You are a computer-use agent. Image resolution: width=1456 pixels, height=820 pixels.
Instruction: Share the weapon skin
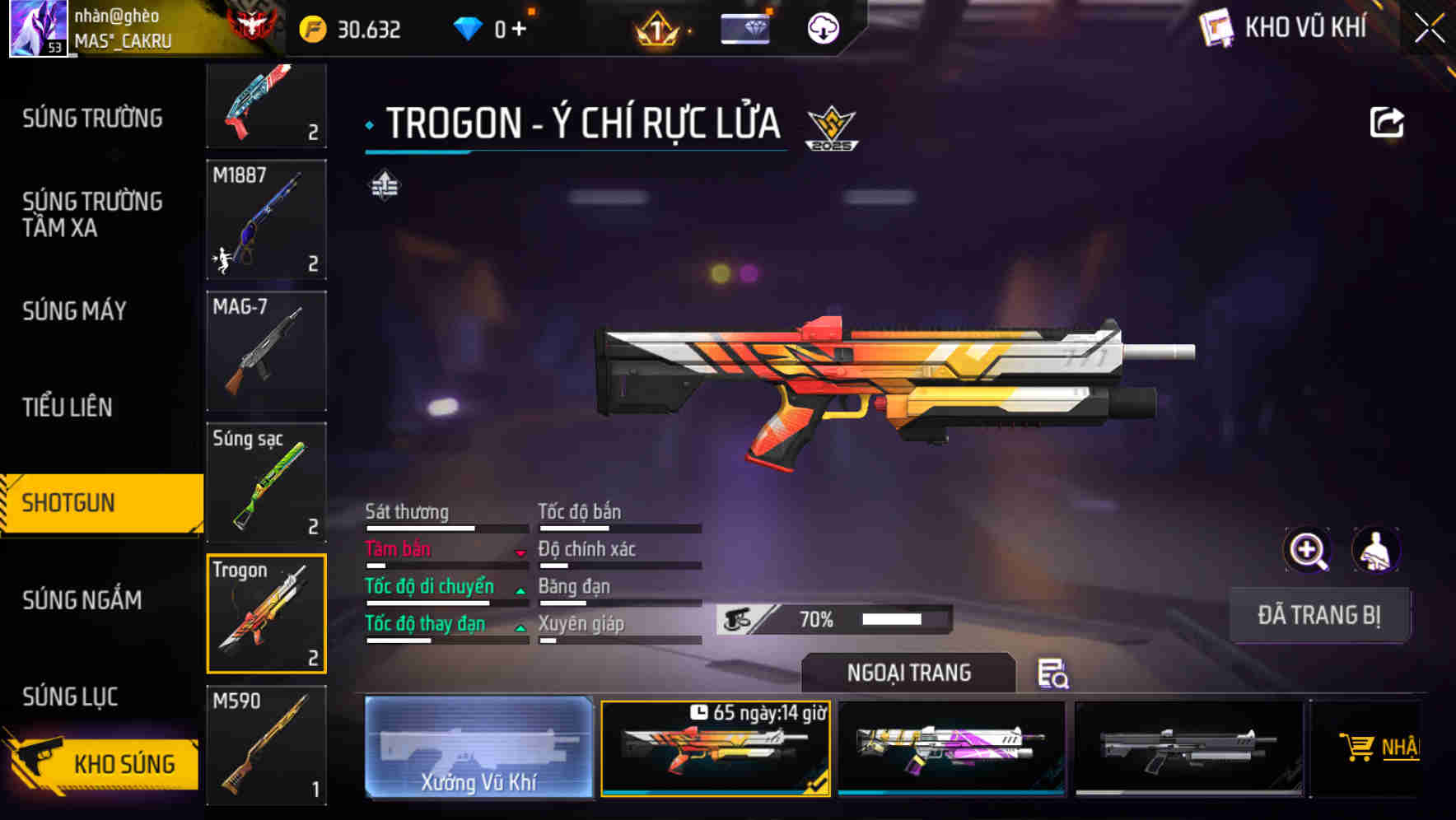1386,123
